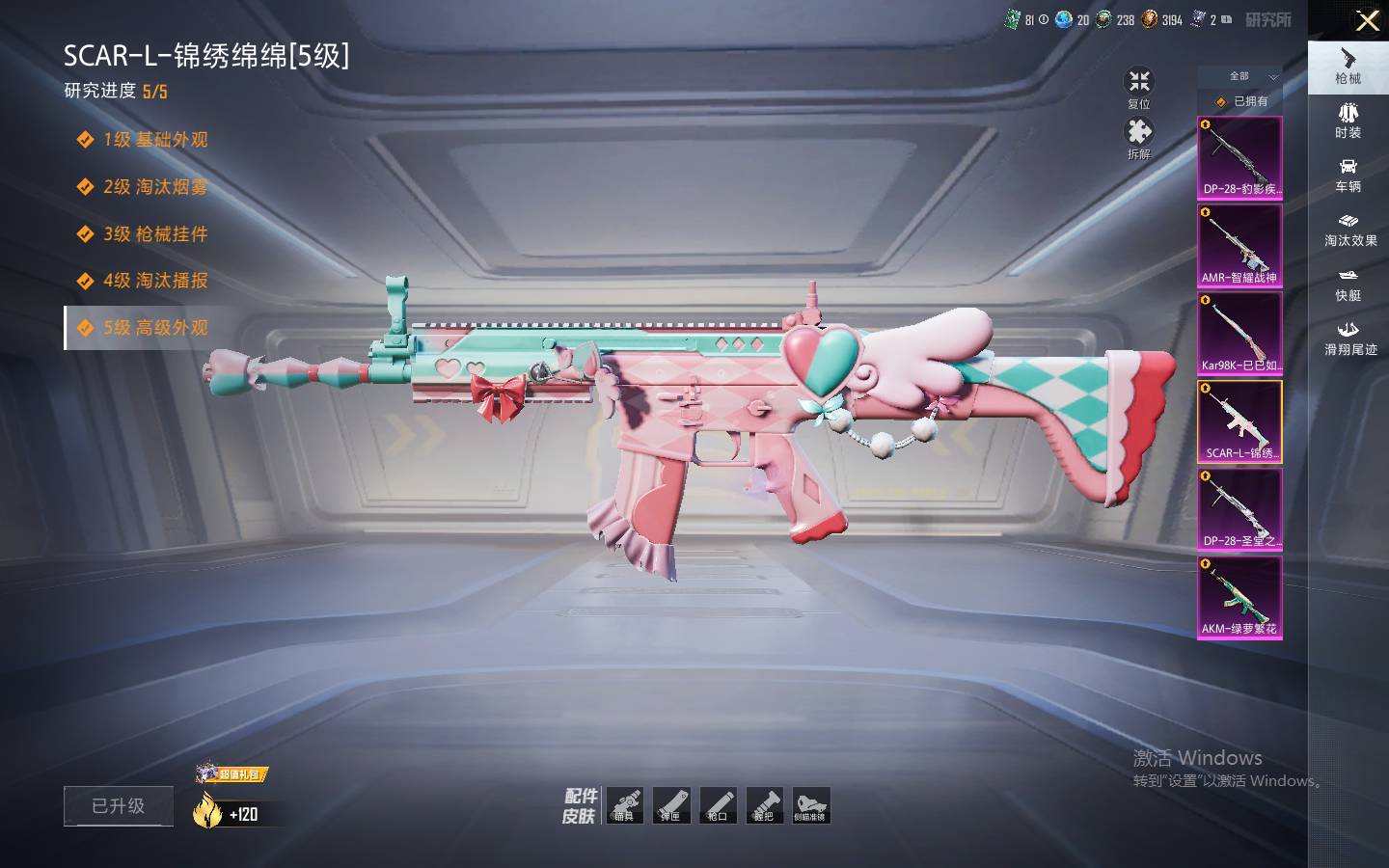
Task: Click the 复位 reset view button
Action: (1139, 87)
